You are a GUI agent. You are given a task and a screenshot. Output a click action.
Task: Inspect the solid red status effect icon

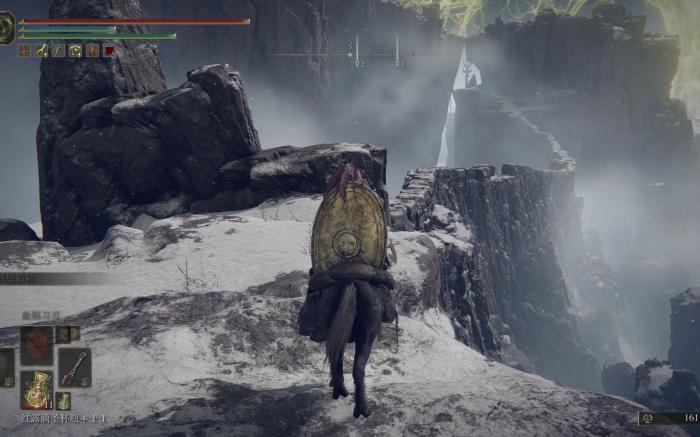coord(109,50)
